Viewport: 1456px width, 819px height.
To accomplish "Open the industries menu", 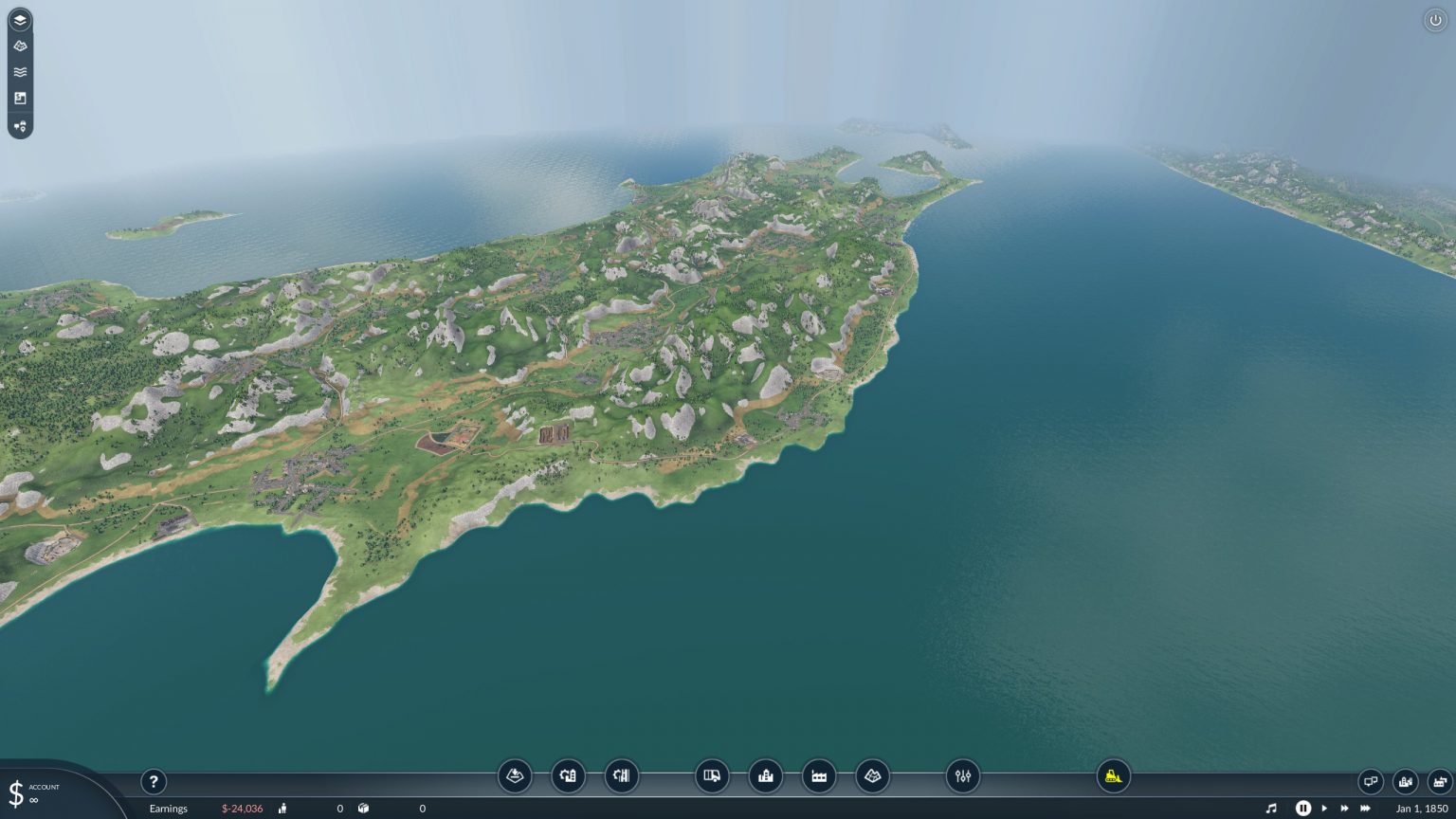I will click(x=819, y=775).
